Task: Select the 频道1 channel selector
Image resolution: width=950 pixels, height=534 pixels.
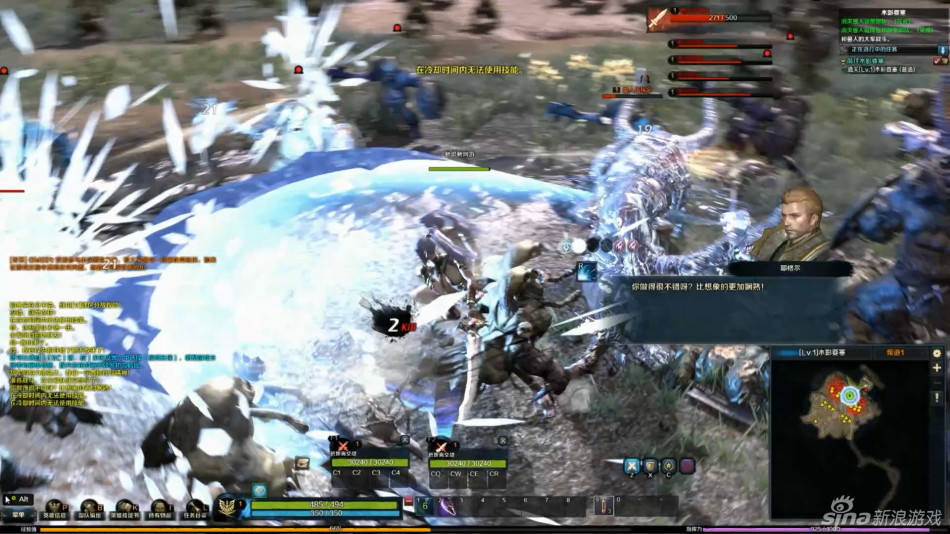Action: [x=895, y=353]
